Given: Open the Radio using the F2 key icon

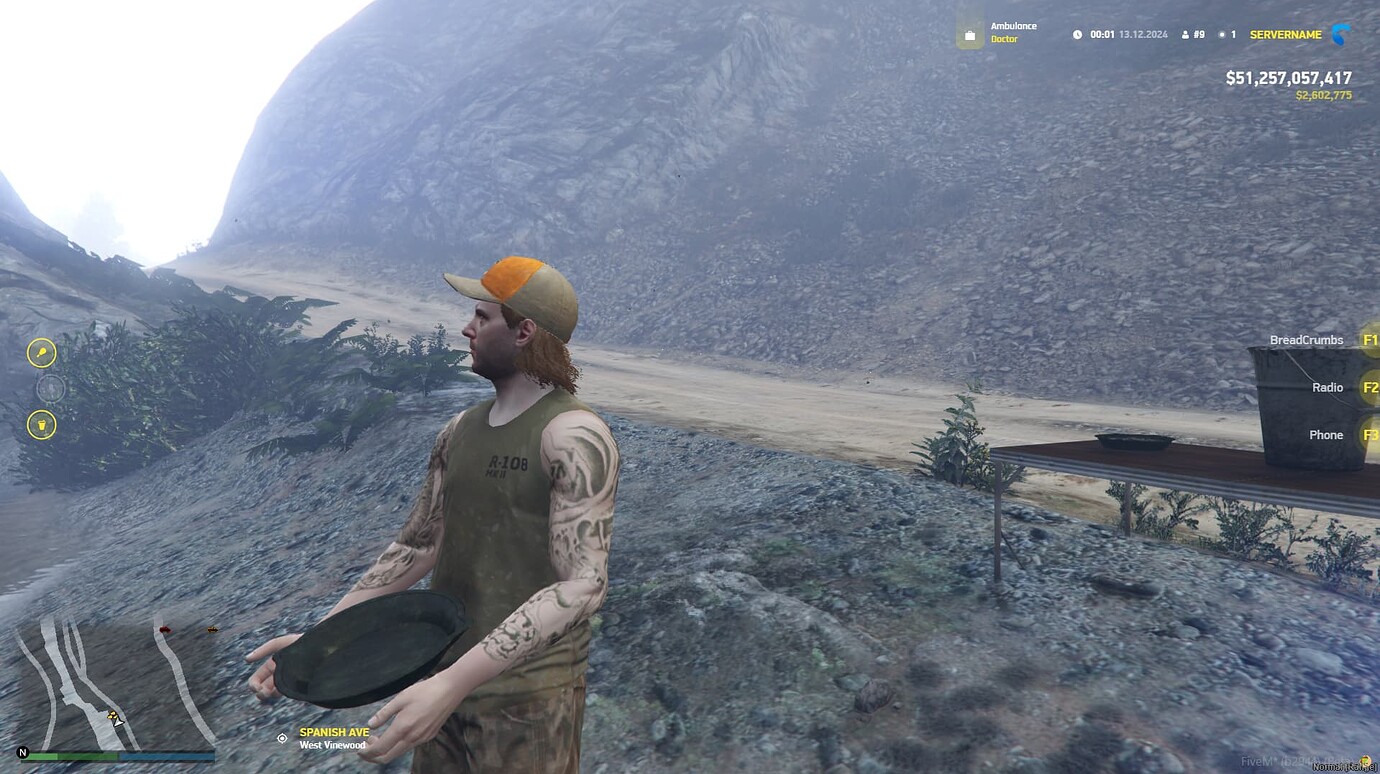Looking at the screenshot, I should click(x=1370, y=387).
